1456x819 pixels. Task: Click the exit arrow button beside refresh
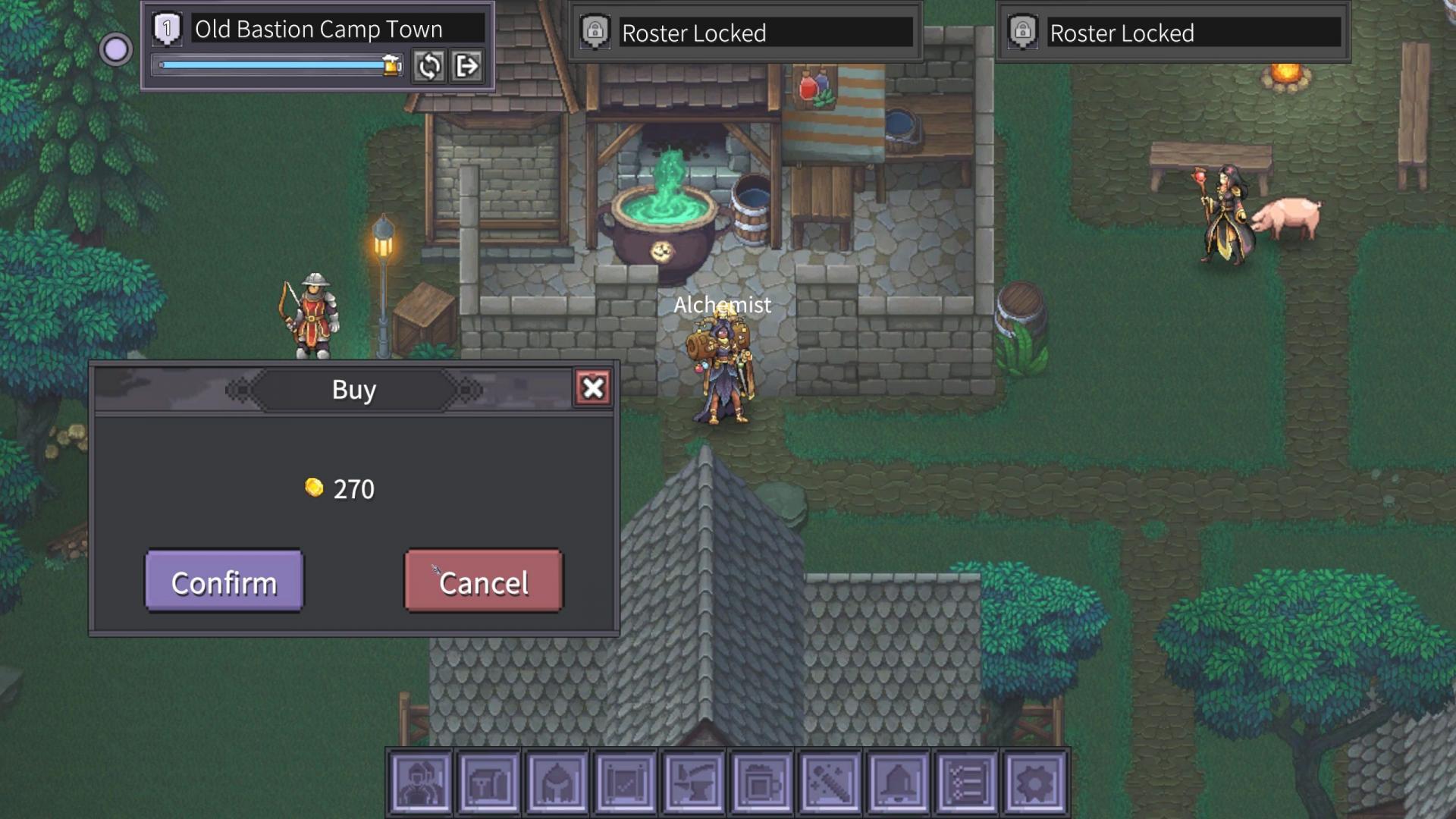pos(466,67)
